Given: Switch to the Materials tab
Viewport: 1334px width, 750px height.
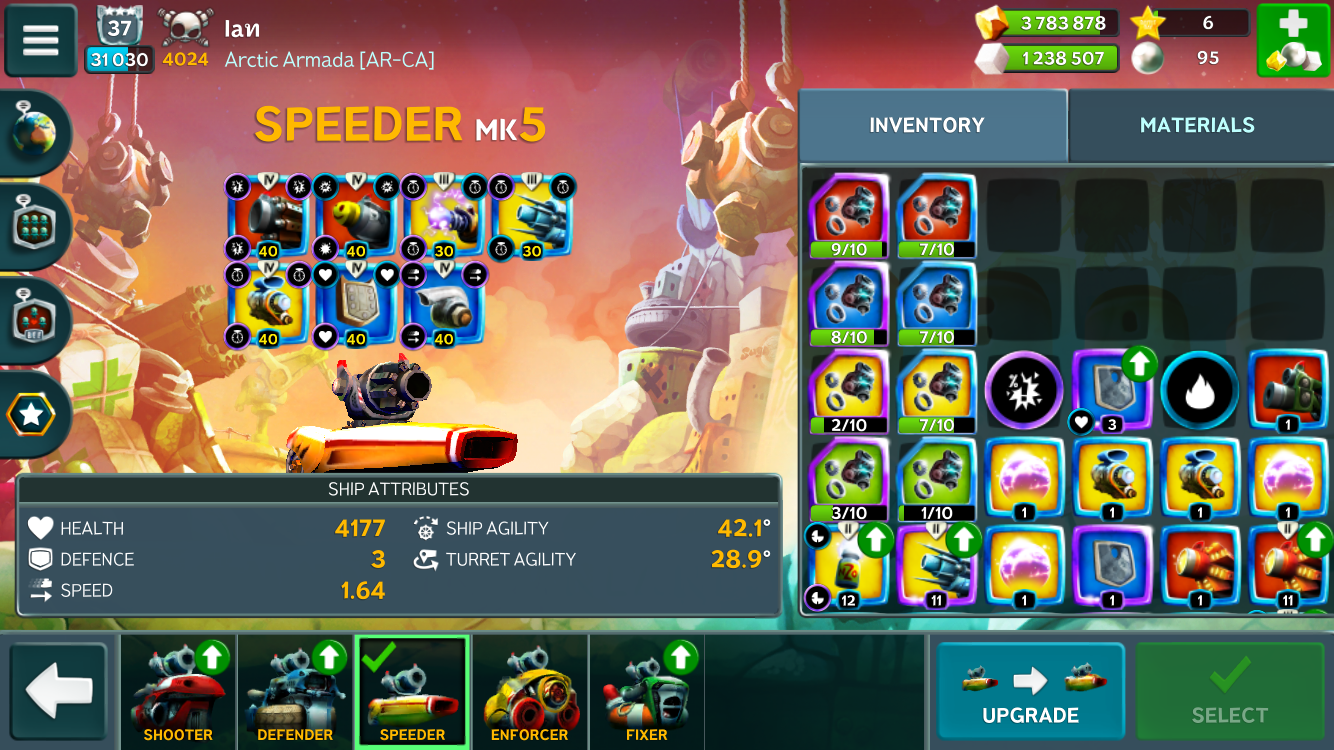Looking at the screenshot, I should [x=1197, y=125].
